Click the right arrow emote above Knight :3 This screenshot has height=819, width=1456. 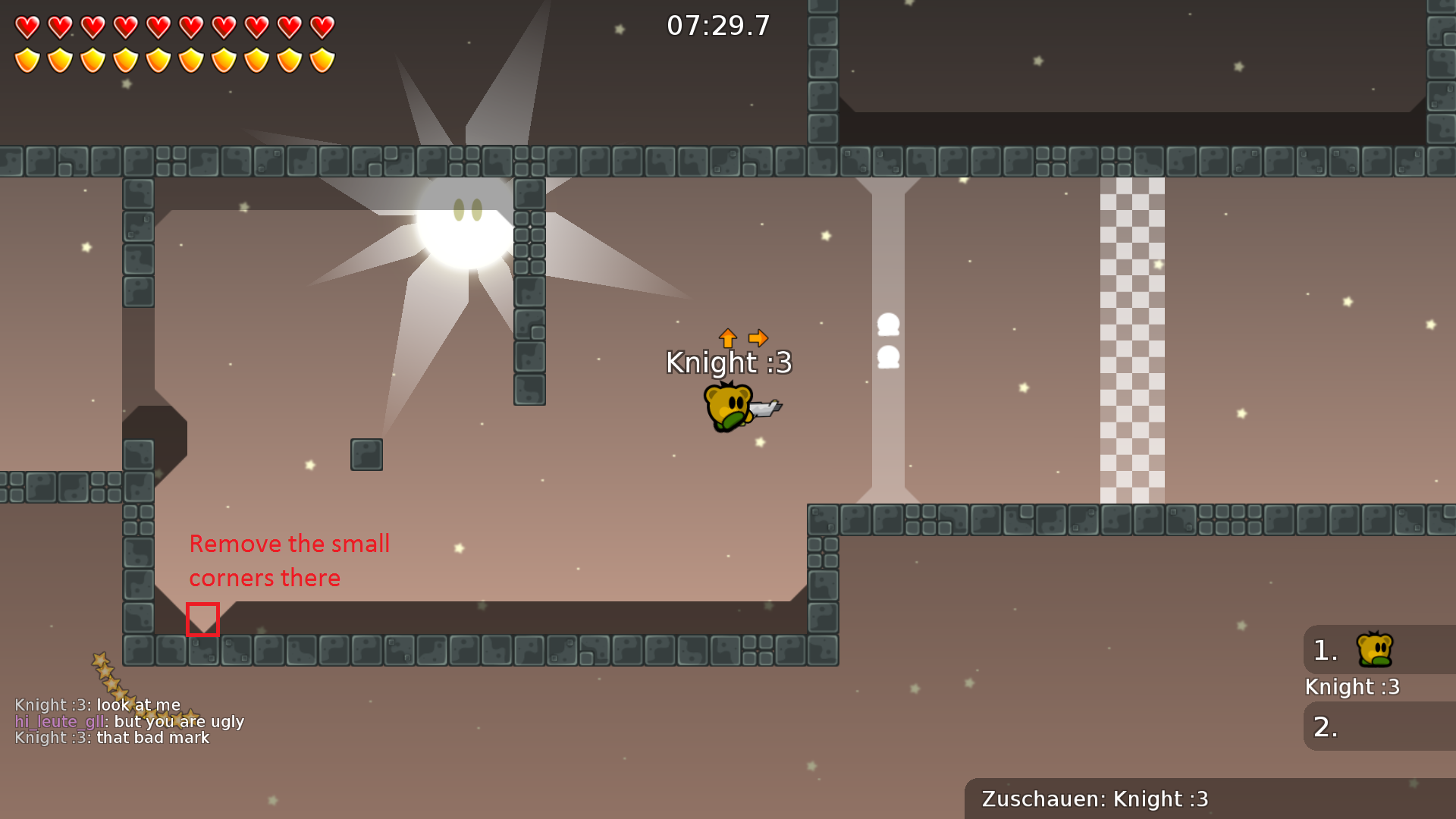pyautogui.click(x=758, y=337)
